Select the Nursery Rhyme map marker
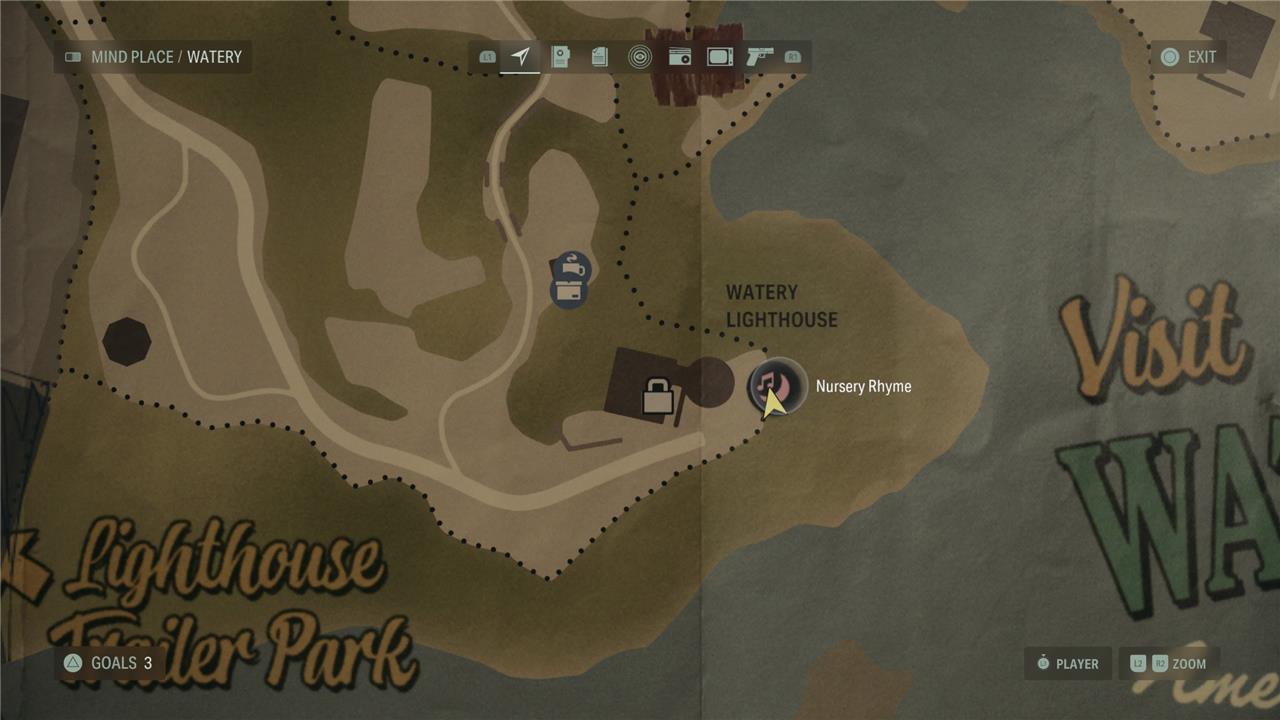Screen dimensions: 1280x720 click(777, 386)
